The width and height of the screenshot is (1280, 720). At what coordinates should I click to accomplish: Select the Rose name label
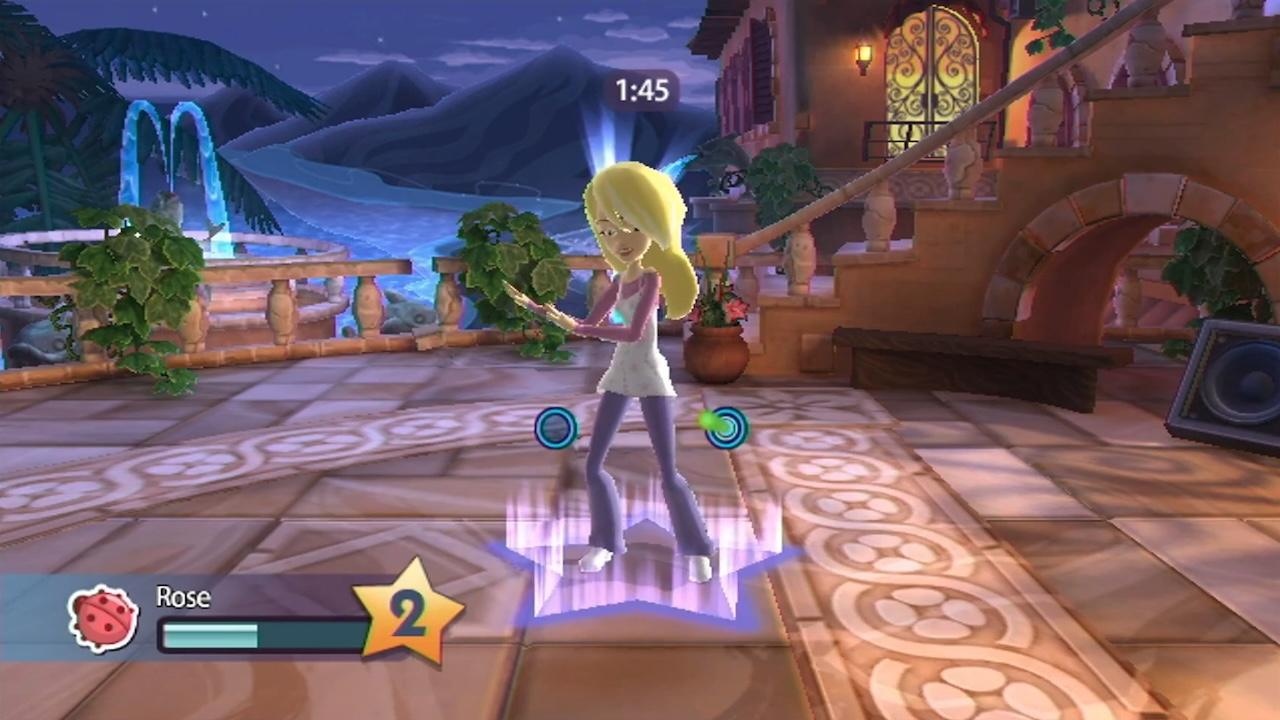click(182, 597)
